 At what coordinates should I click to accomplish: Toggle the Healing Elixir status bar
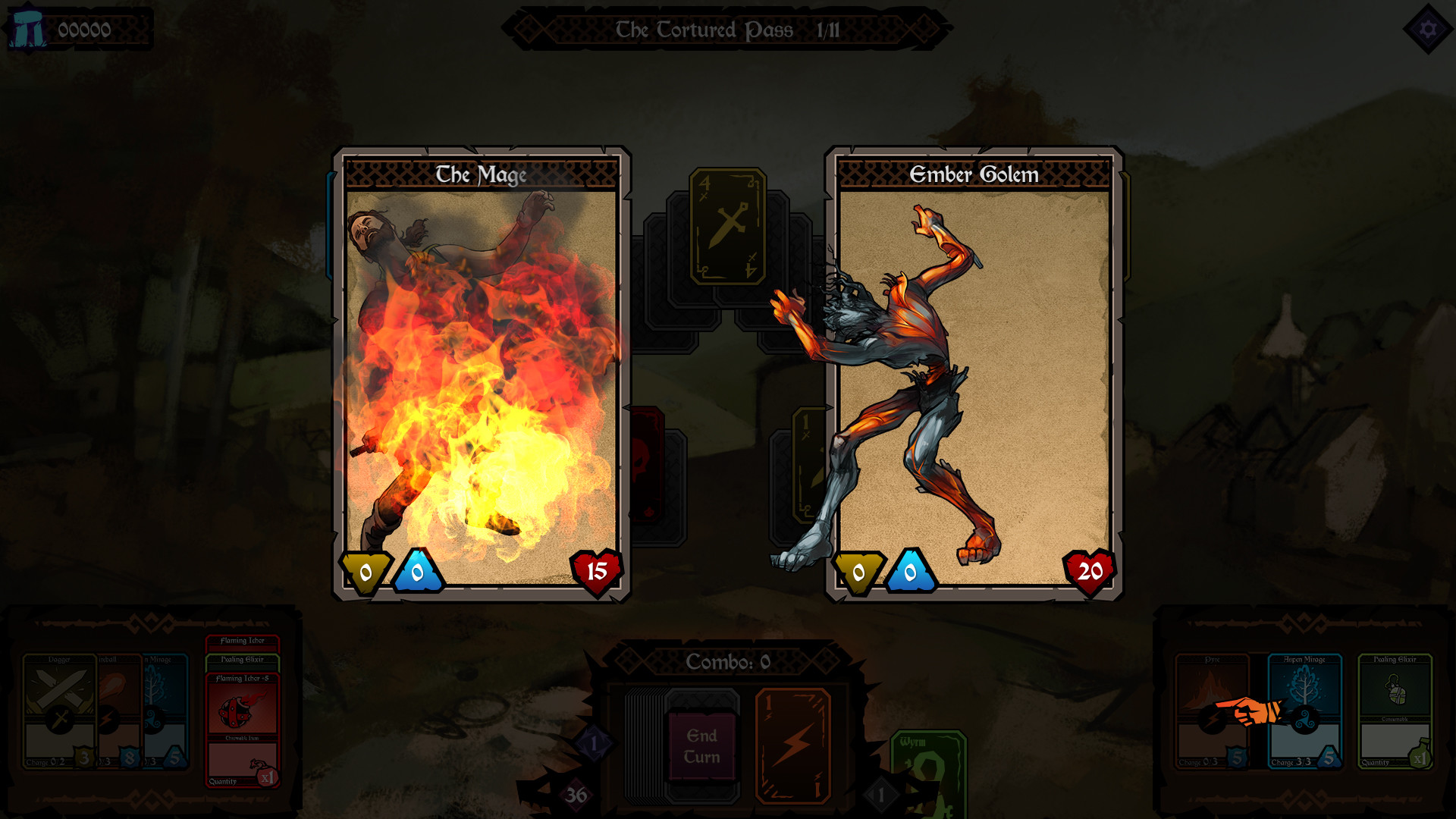(x=243, y=663)
